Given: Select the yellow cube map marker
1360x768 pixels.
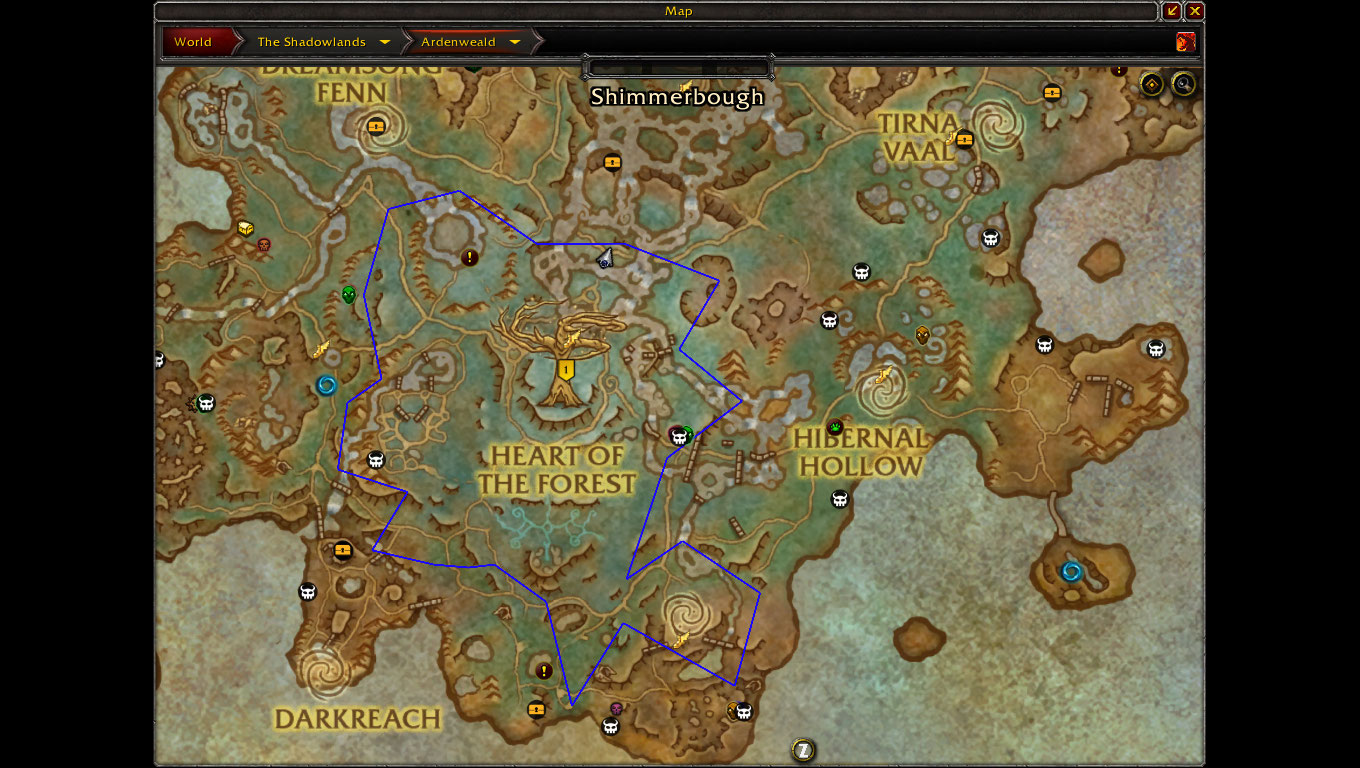Looking at the screenshot, I should point(245,229).
